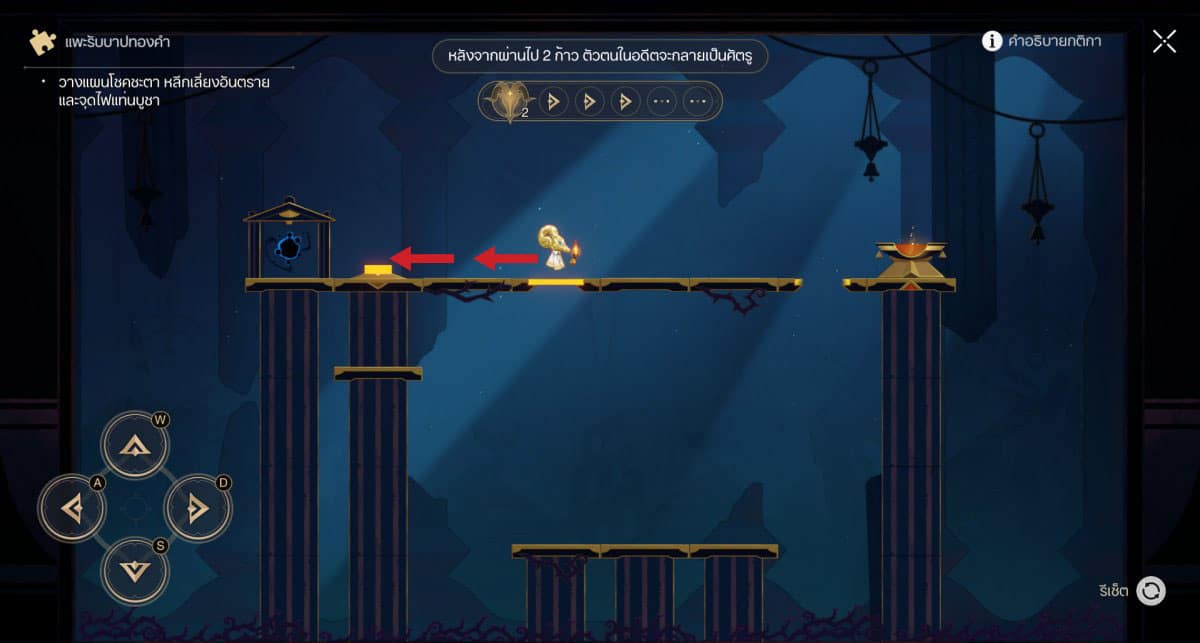Move left with the A arrow button
1200x643 pixels.
point(72,509)
